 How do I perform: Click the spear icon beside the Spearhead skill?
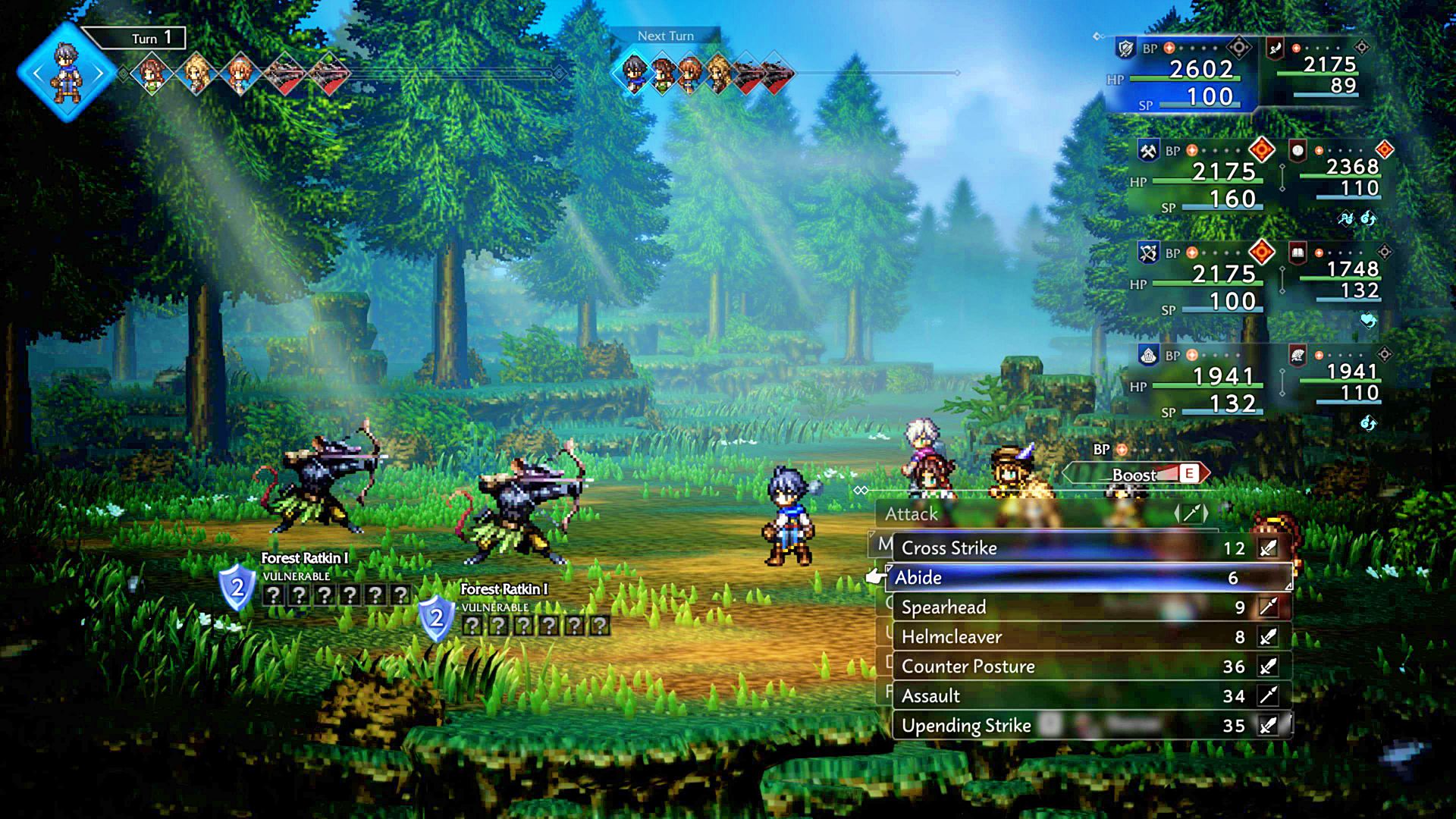click(x=1269, y=607)
